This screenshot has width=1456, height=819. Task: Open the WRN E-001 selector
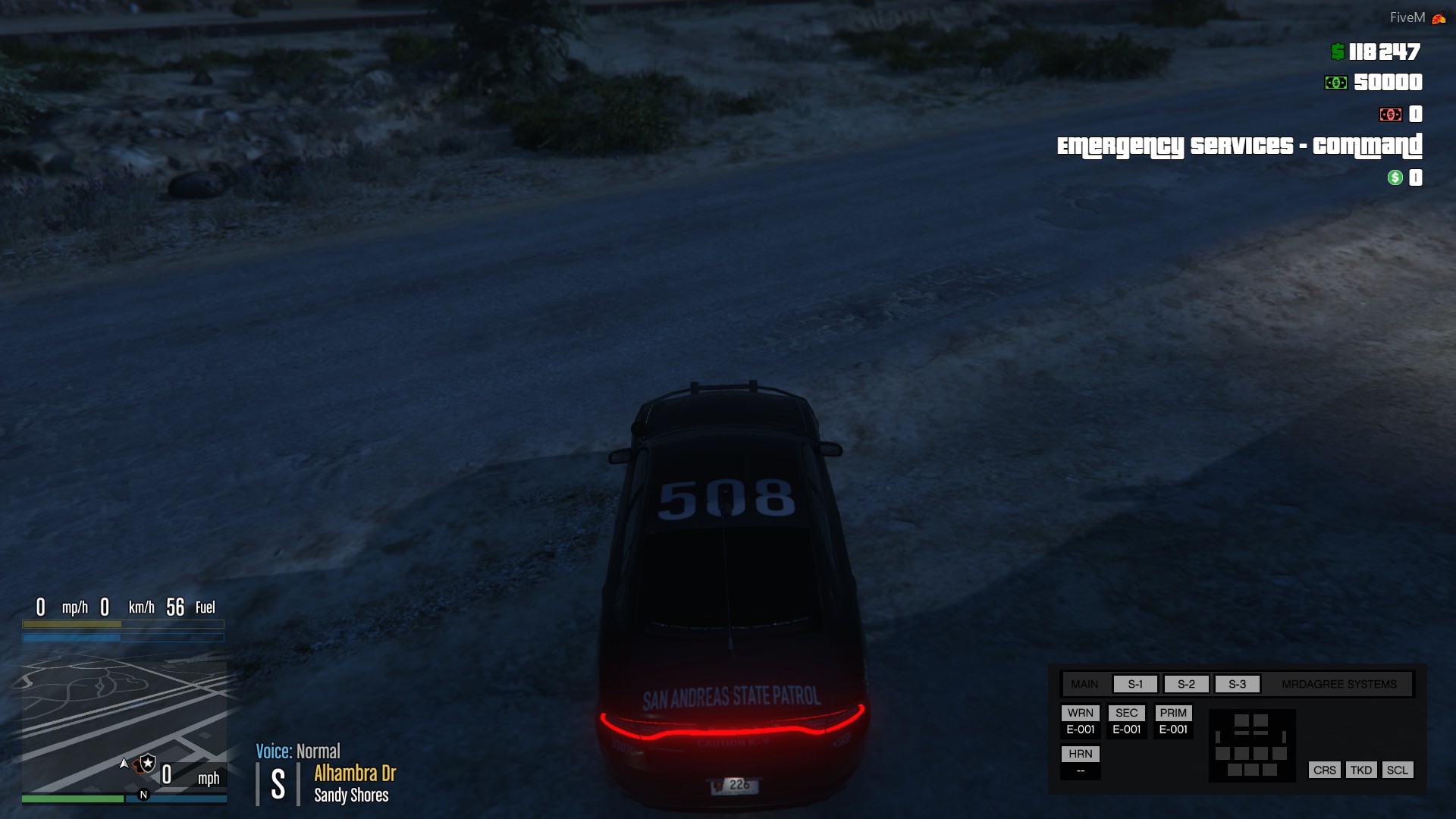click(1081, 720)
